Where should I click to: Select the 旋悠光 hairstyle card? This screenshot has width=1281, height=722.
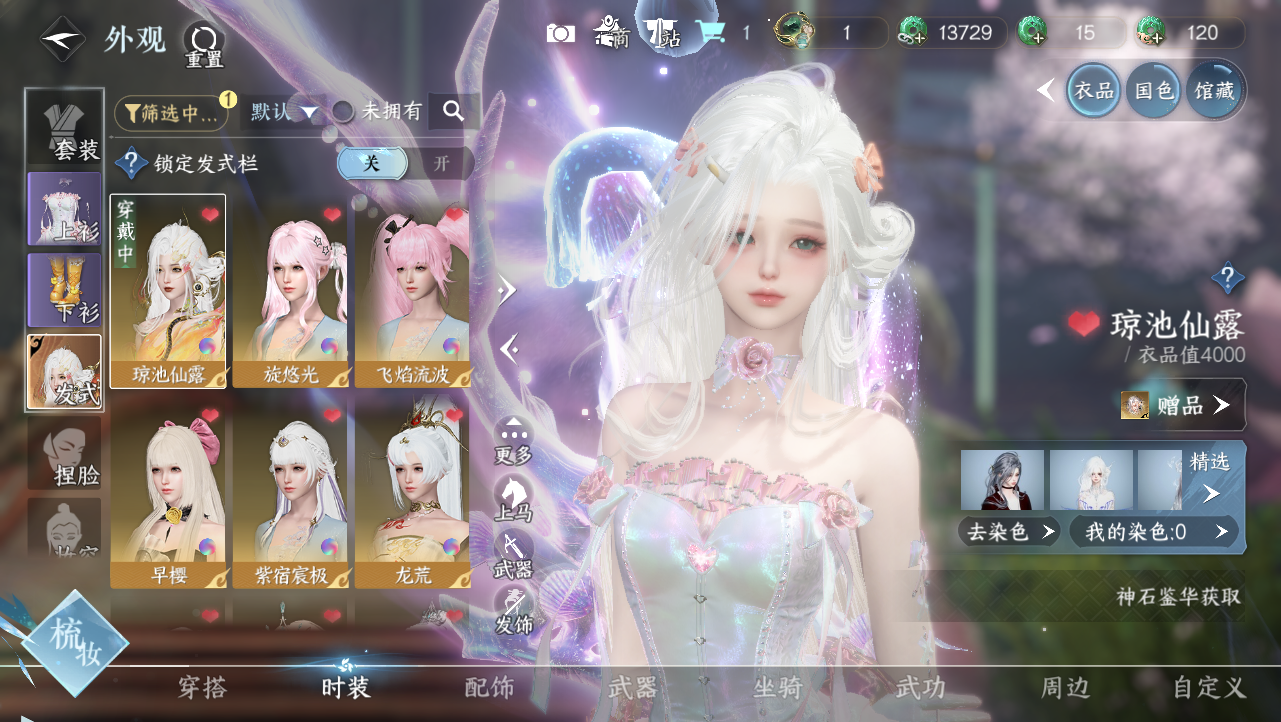click(x=291, y=290)
